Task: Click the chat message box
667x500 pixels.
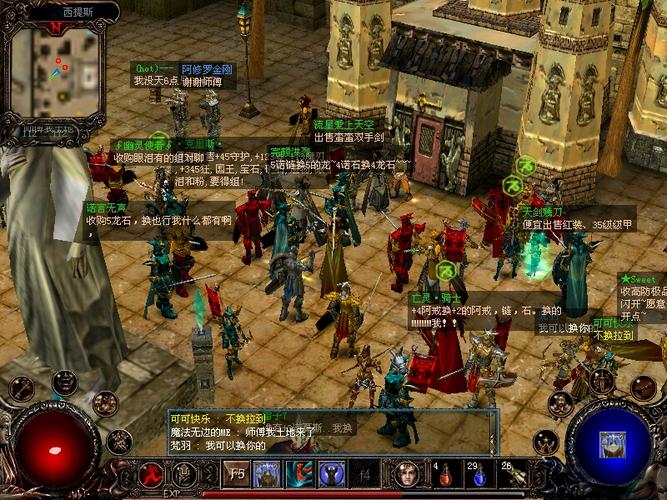Action: tap(331, 431)
